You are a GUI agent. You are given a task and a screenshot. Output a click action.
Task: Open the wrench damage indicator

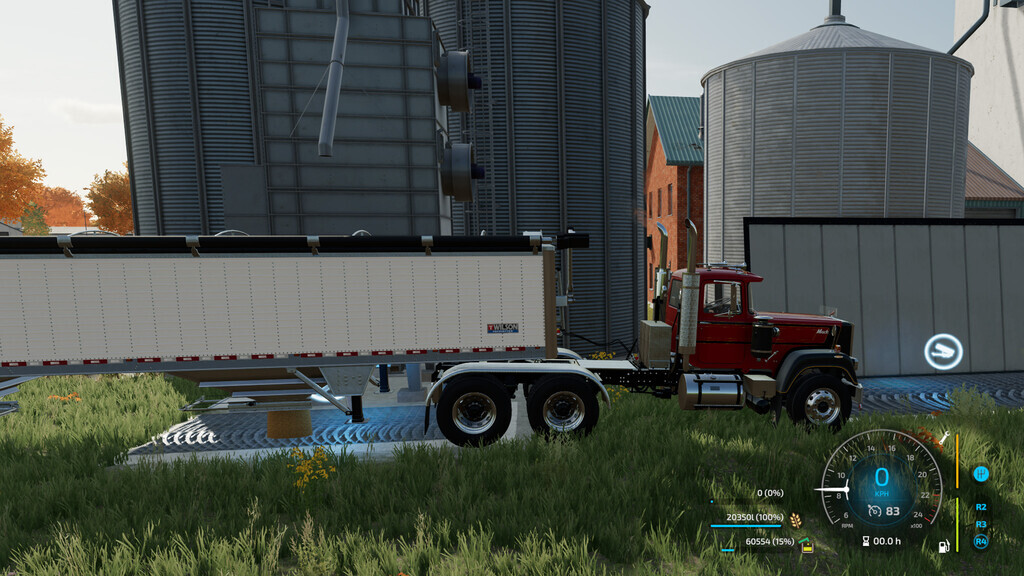tap(943, 437)
